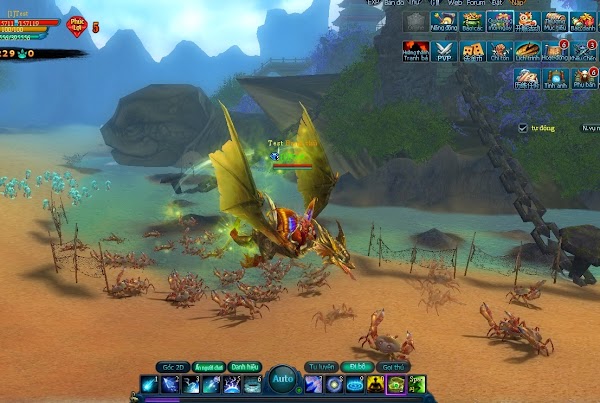Click the Góc 2D camera button
The height and width of the screenshot is (403, 600).
[171, 367]
